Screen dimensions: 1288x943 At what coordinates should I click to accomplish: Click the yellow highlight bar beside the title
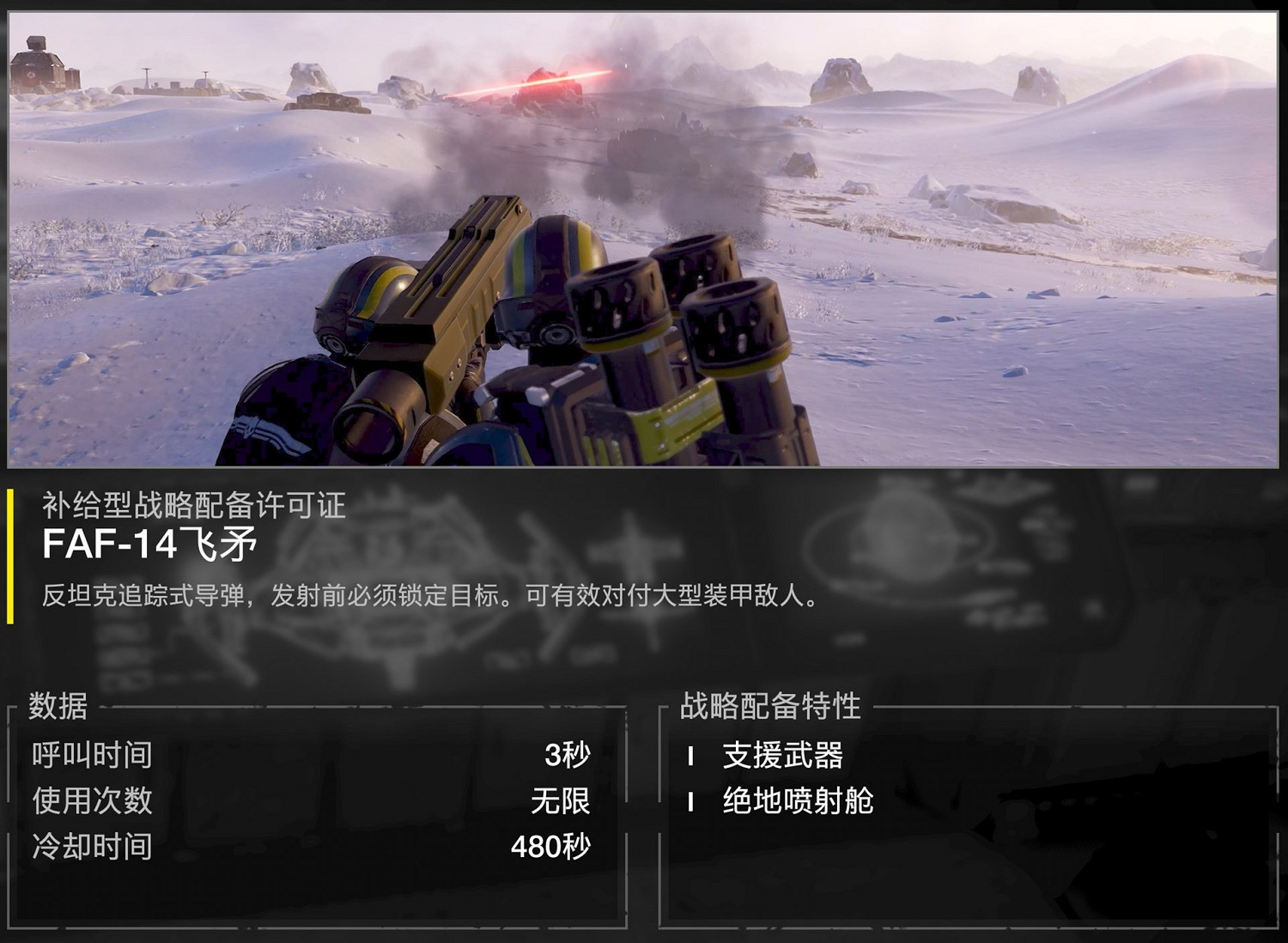tap(10, 554)
